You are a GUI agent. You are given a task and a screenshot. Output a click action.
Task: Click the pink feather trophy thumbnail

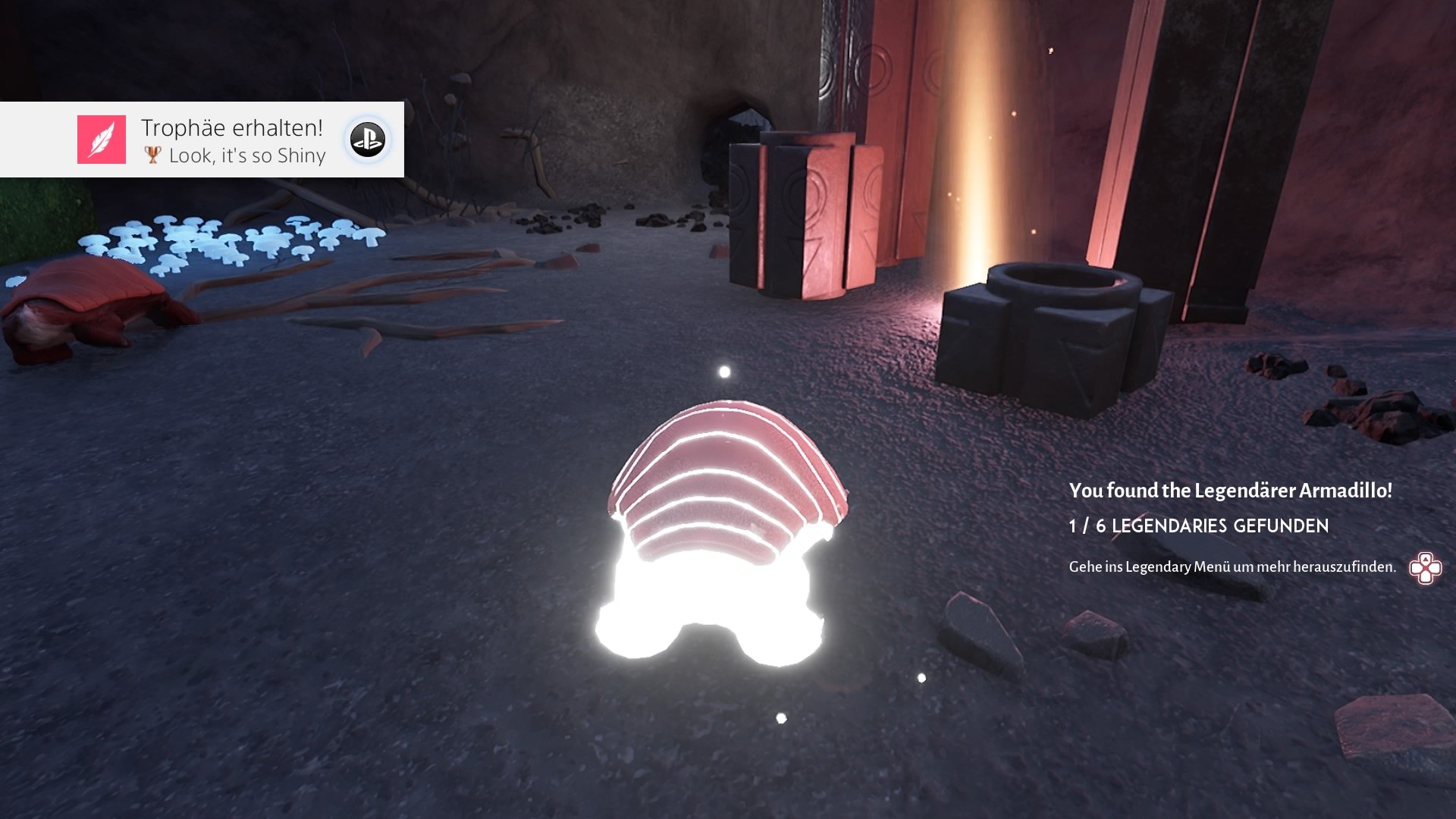coord(102,140)
